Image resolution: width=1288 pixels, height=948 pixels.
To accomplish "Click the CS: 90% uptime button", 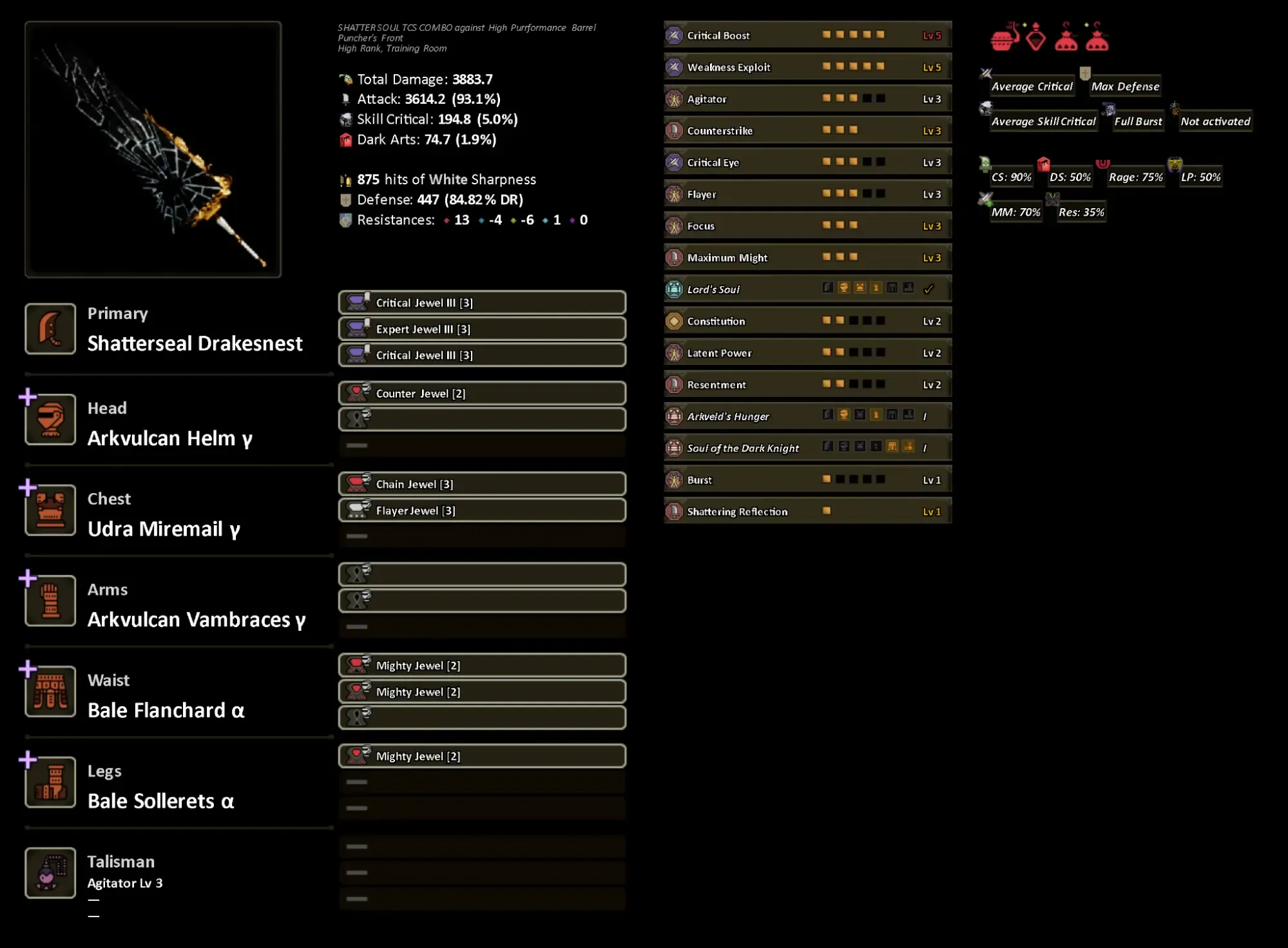I will tap(1011, 177).
